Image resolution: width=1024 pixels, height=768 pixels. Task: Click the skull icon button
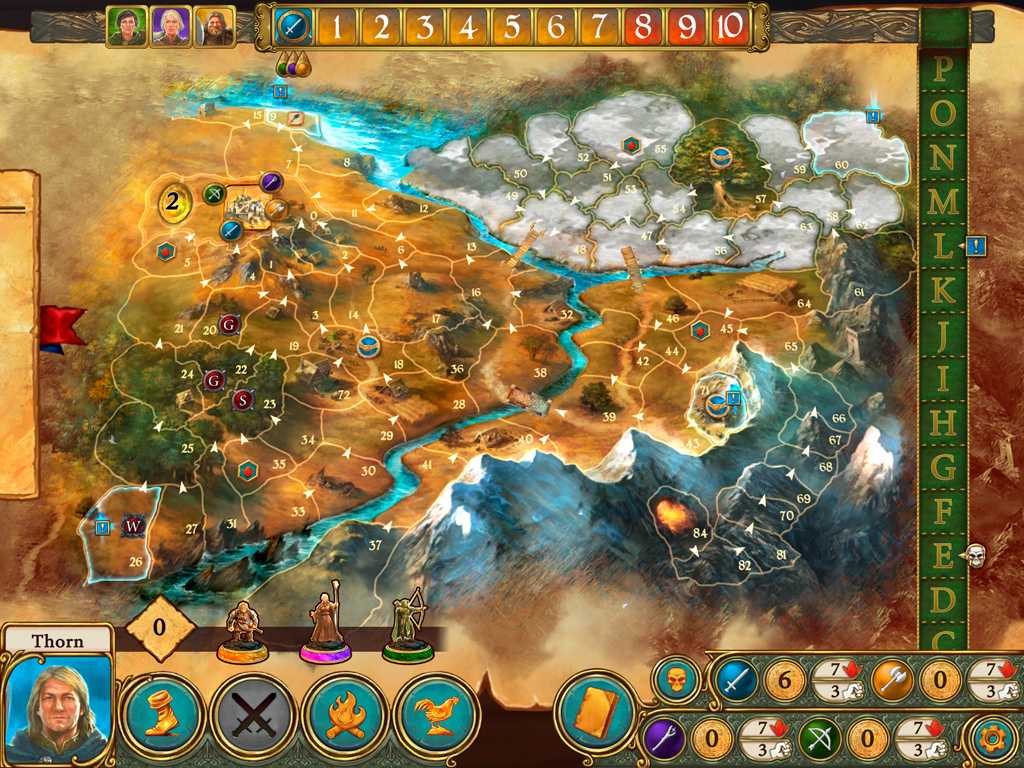coord(676,680)
